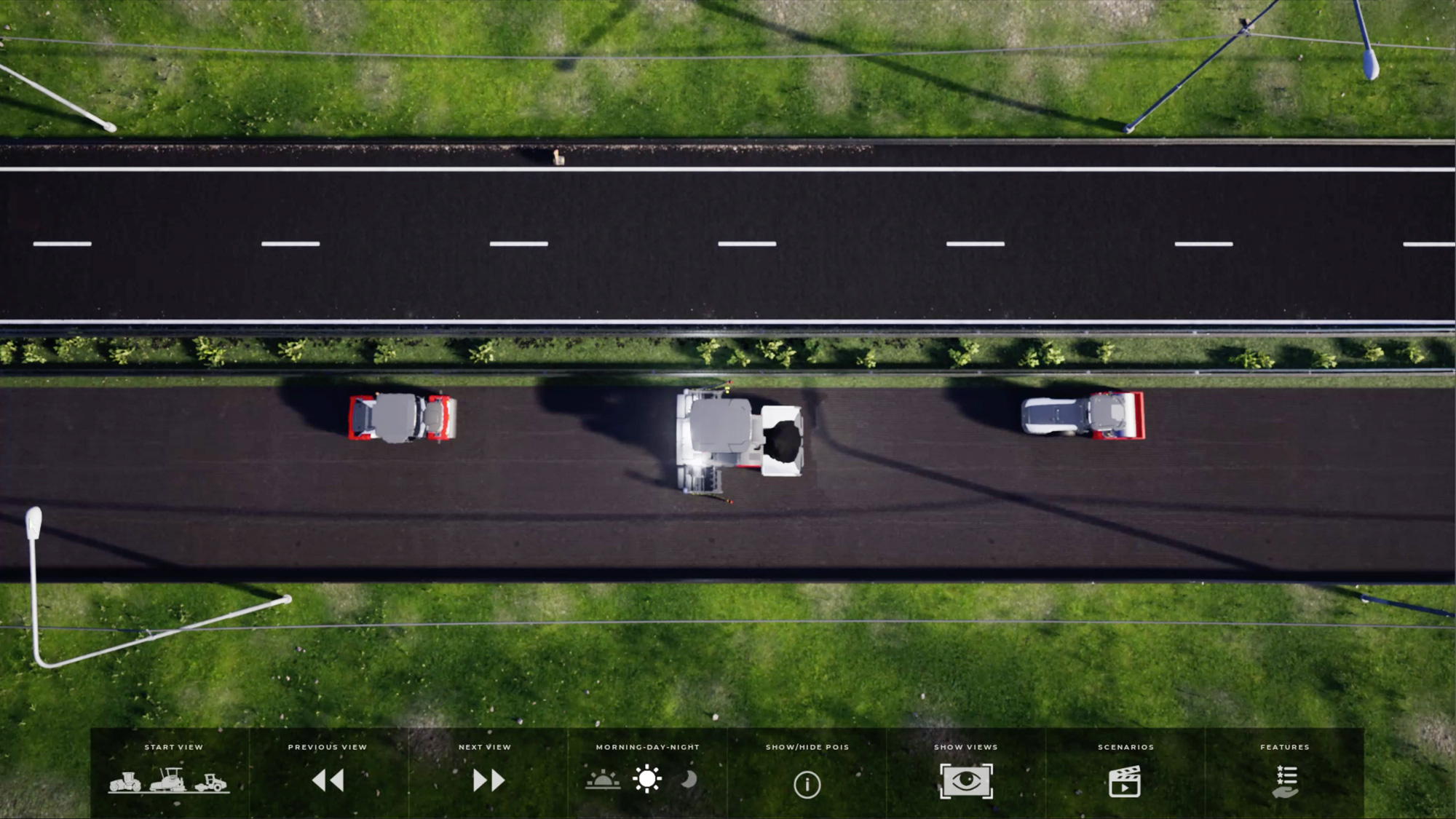Show the Features list
This screenshot has width=1456, height=819.
point(1286,781)
